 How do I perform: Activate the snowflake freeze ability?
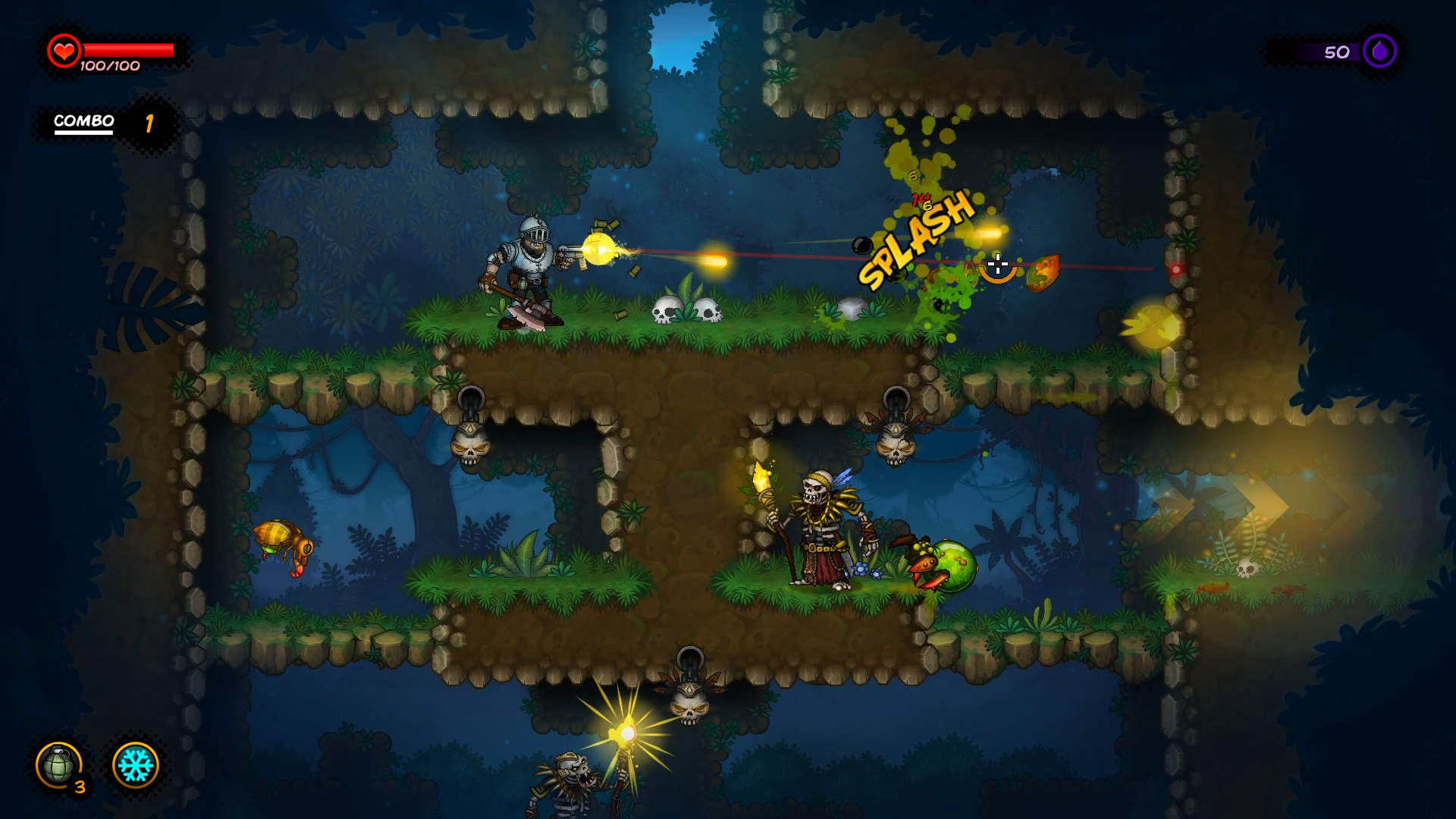point(136,765)
